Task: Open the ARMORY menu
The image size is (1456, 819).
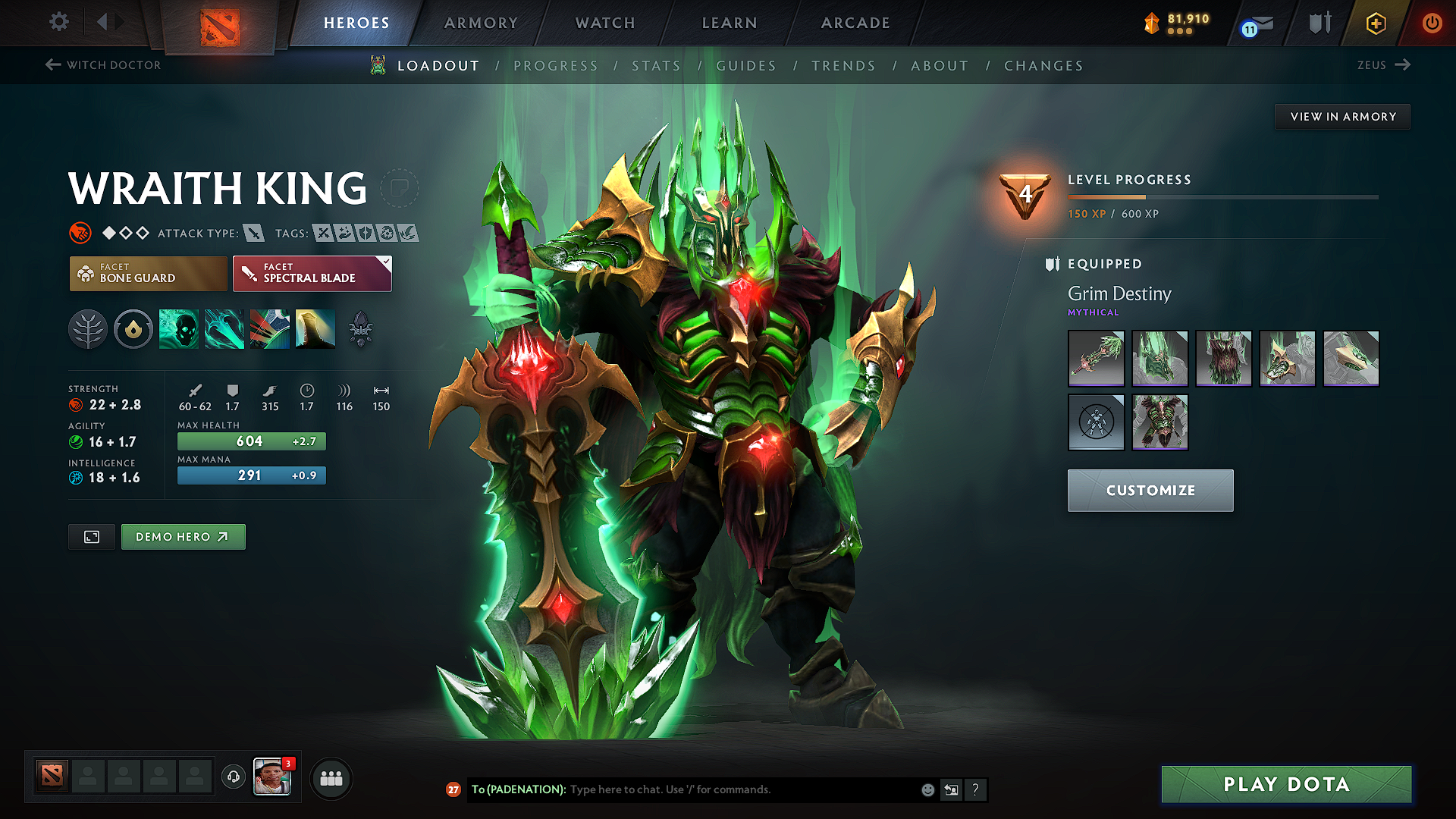Action: coord(481,23)
